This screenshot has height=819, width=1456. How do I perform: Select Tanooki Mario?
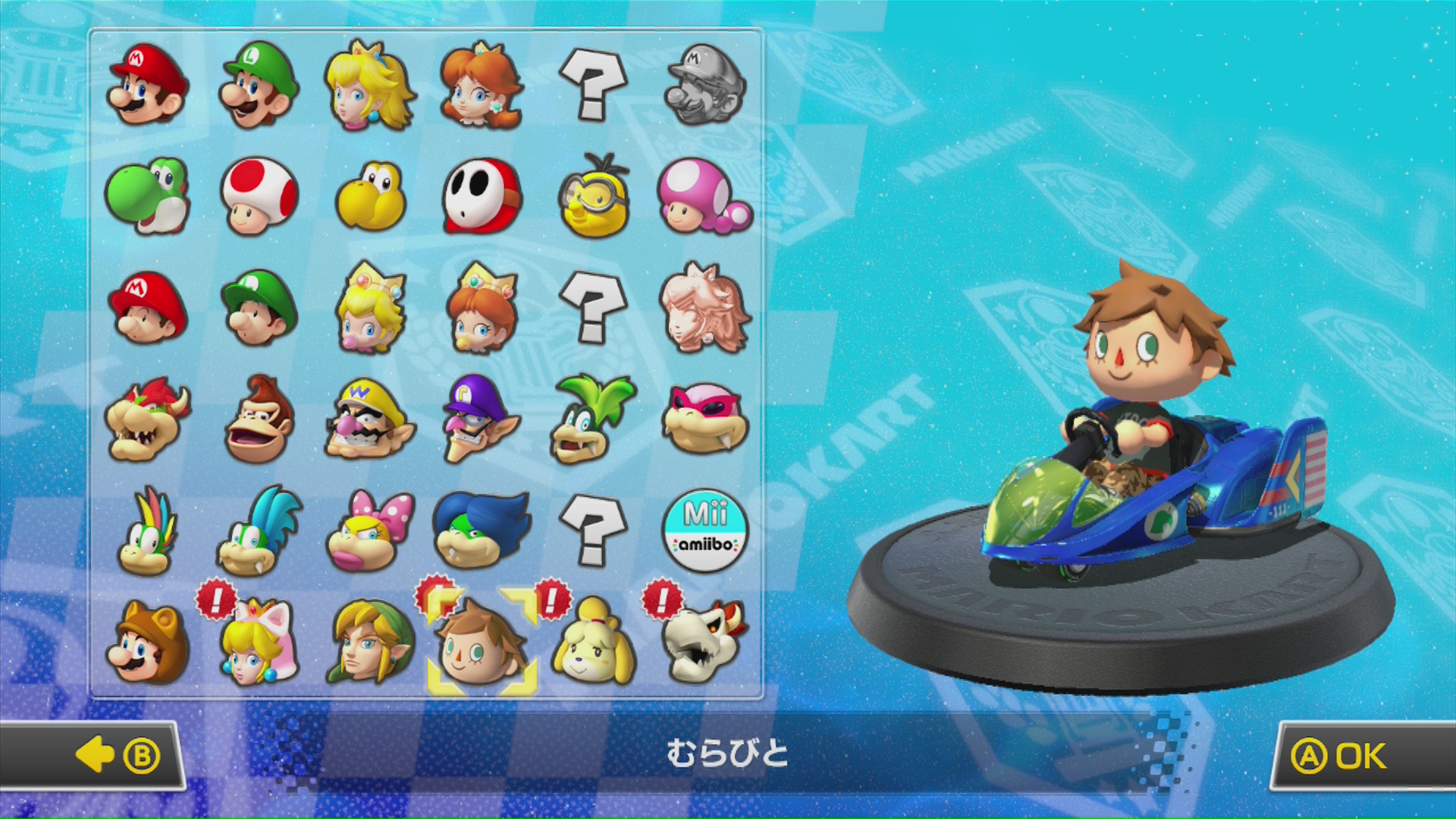coord(147,642)
